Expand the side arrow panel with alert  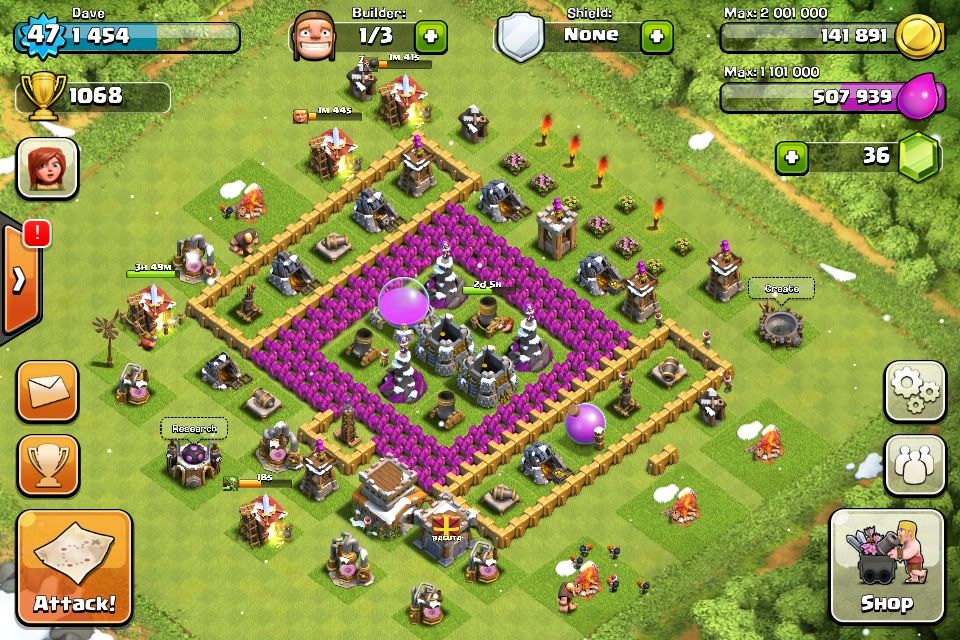click(20, 279)
